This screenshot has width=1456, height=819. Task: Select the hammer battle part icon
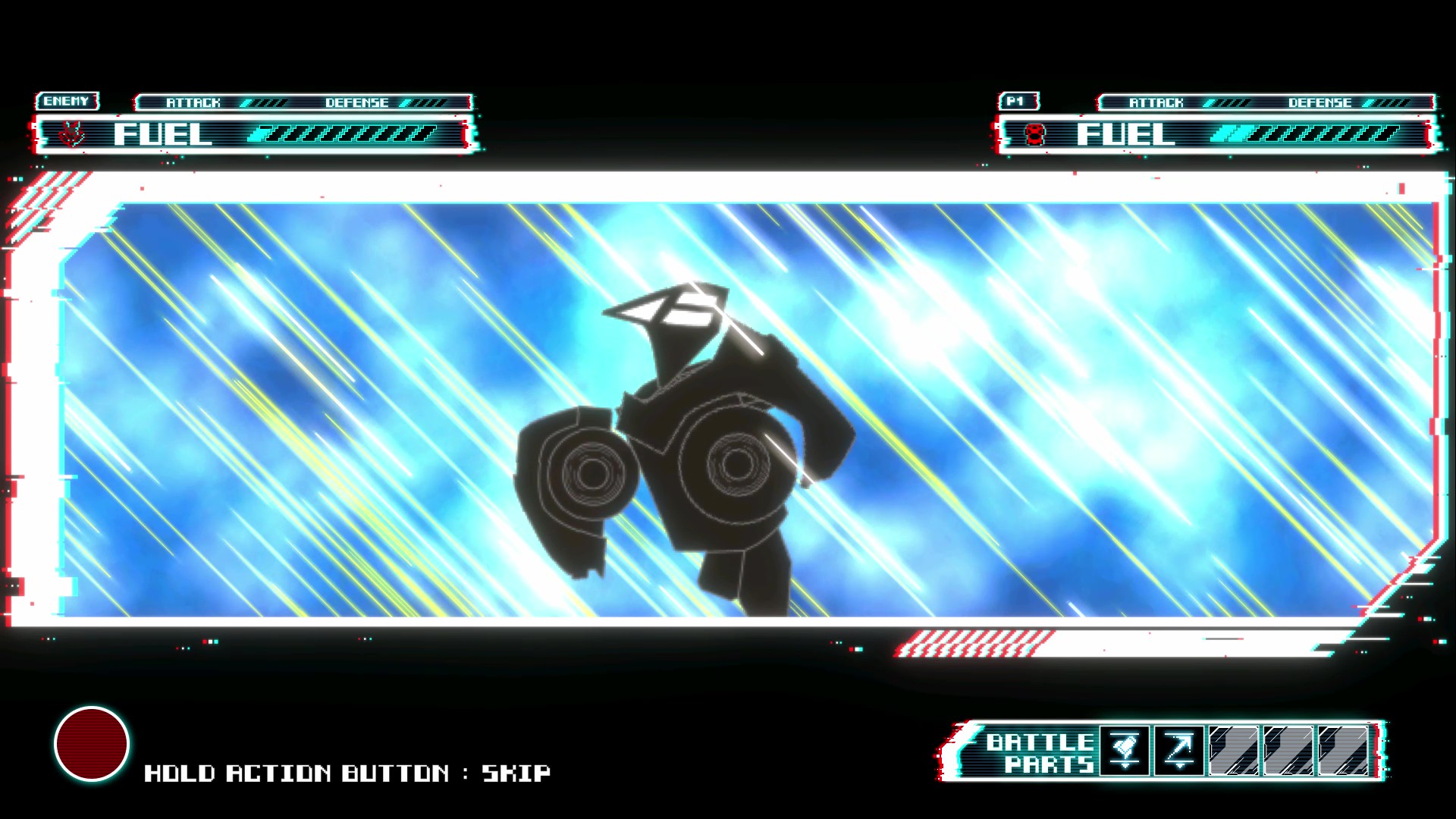click(1125, 748)
